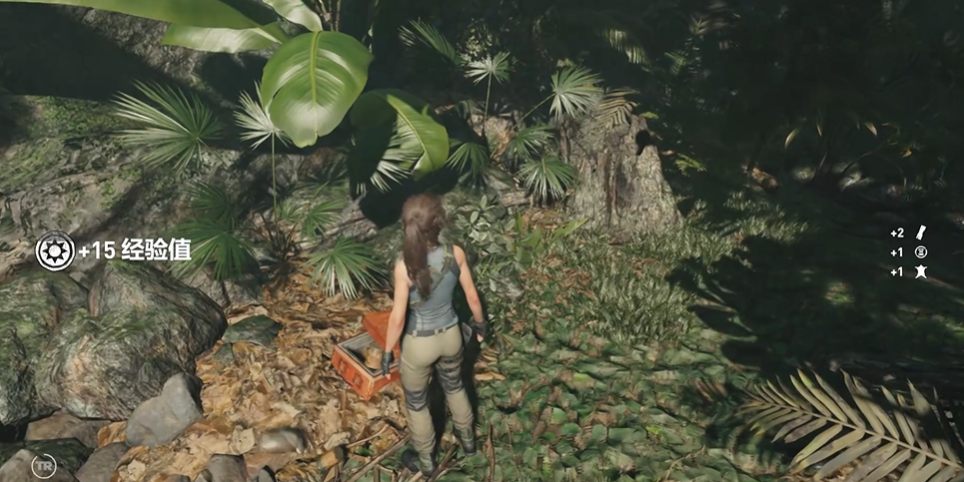
Task: Click the XP gear badge icon
Action: coord(55,251)
